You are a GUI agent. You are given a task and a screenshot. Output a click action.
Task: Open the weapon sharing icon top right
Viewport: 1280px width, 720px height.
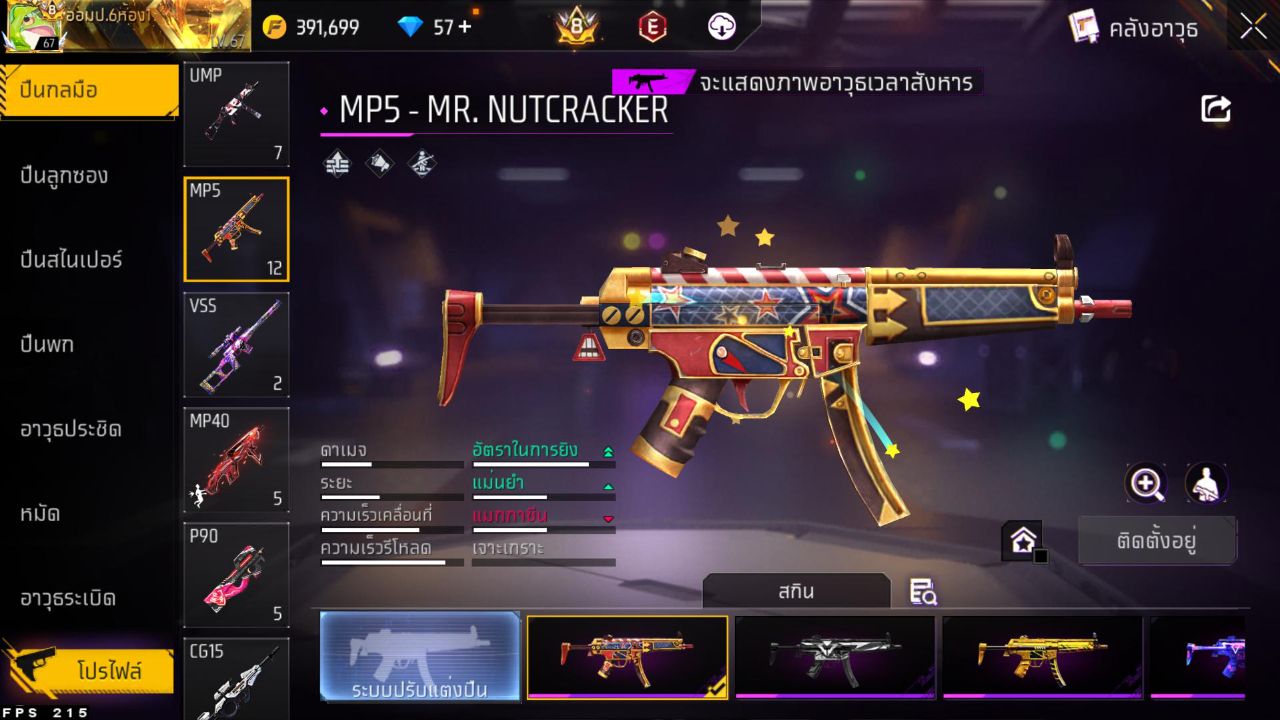[1216, 108]
